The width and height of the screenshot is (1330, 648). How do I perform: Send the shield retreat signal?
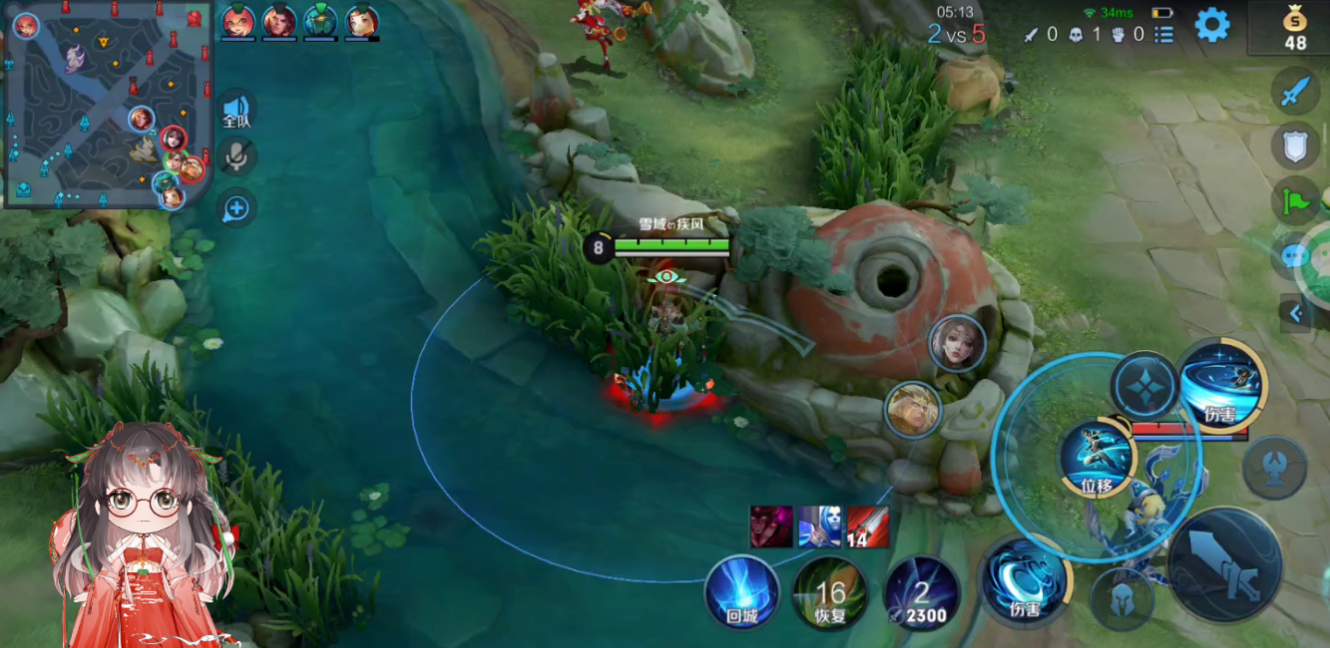point(1295,147)
